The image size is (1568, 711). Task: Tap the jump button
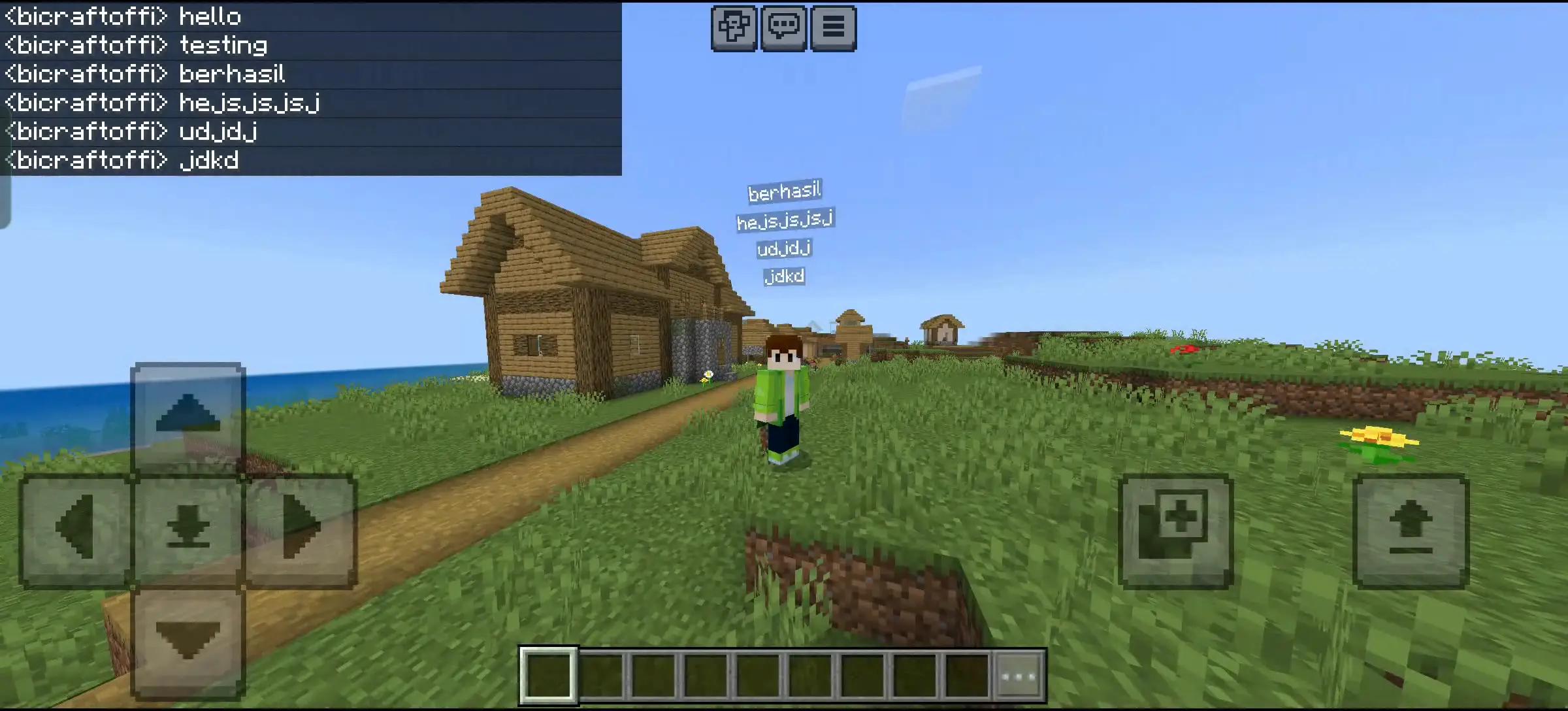[x=1411, y=531]
